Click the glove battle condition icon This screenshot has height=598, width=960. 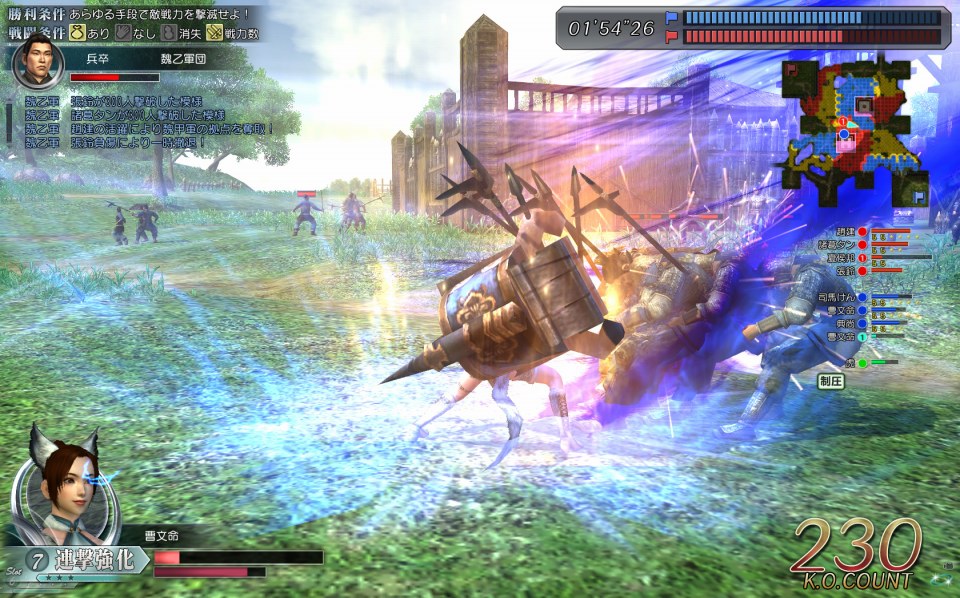(x=122, y=32)
